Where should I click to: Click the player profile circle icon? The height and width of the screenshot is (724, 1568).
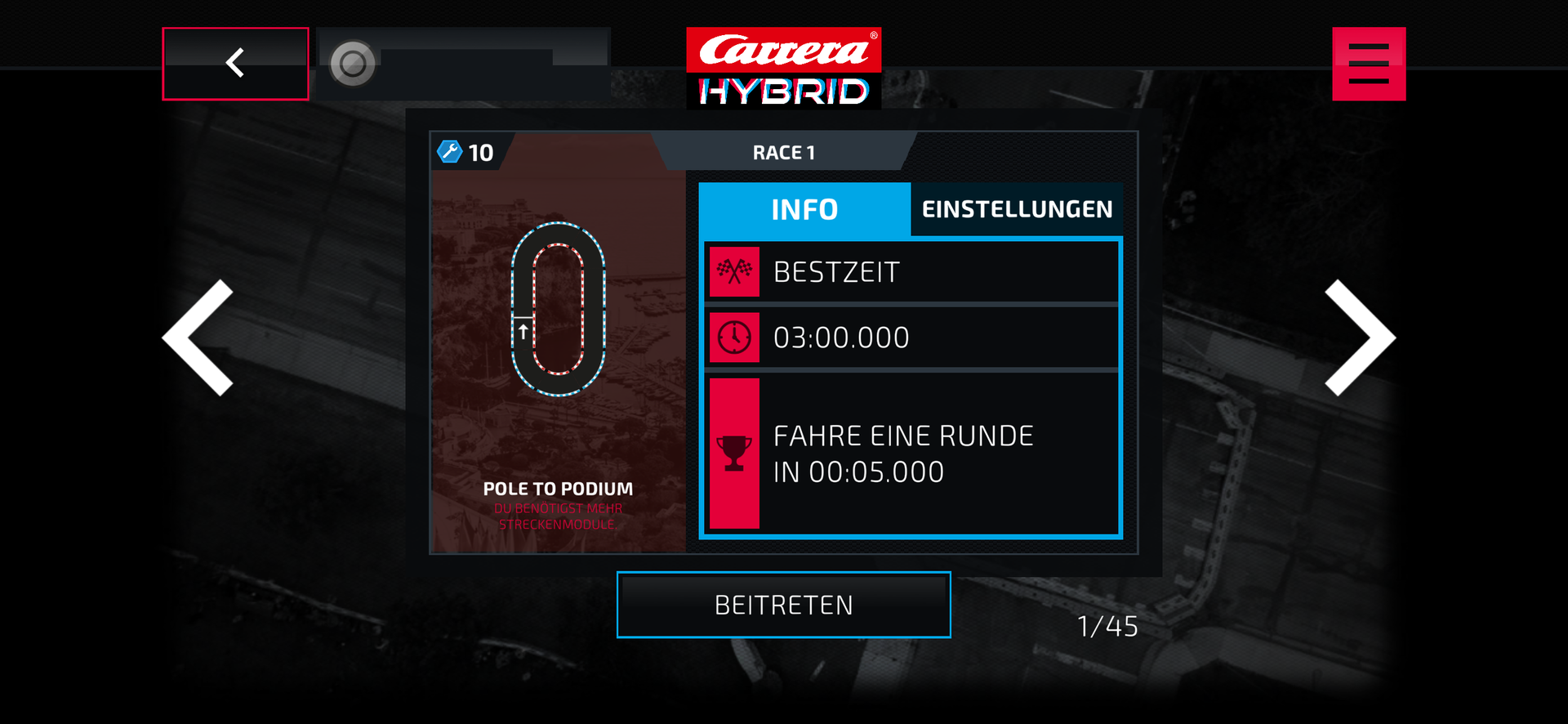(x=353, y=64)
